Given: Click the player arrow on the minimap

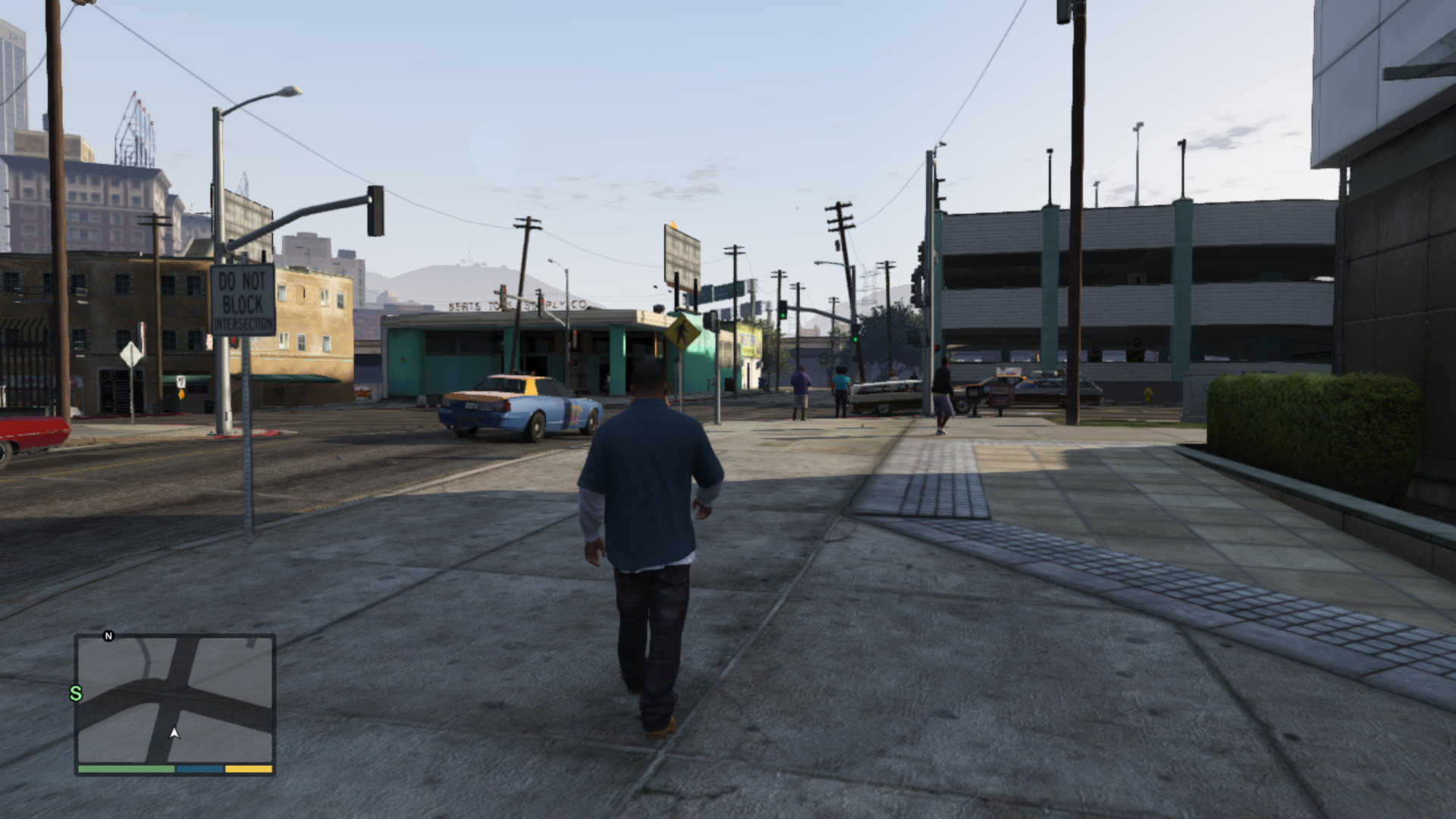Looking at the screenshot, I should pyautogui.click(x=174, y=734).
